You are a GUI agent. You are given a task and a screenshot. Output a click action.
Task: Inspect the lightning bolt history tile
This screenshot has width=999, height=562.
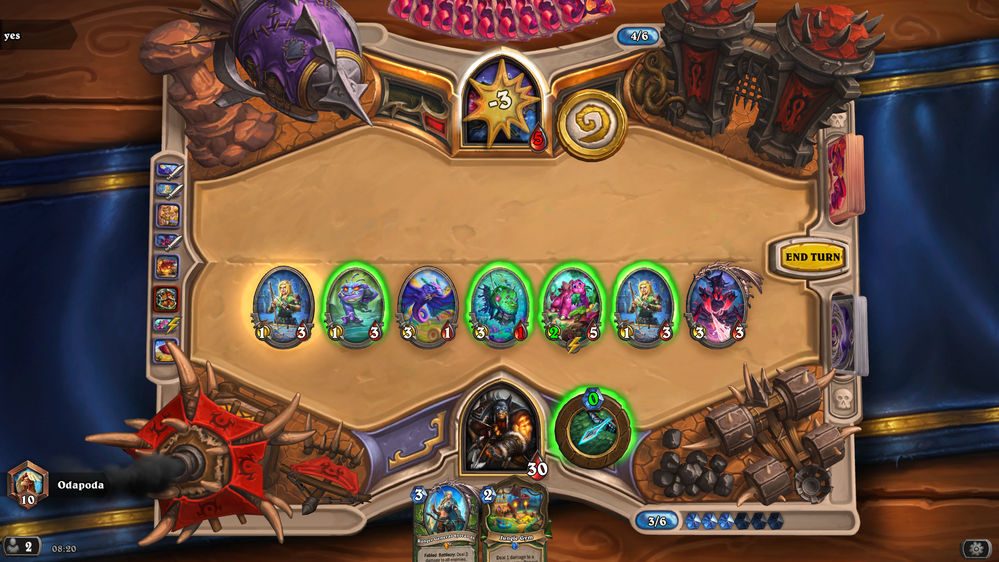coord(167,324)
